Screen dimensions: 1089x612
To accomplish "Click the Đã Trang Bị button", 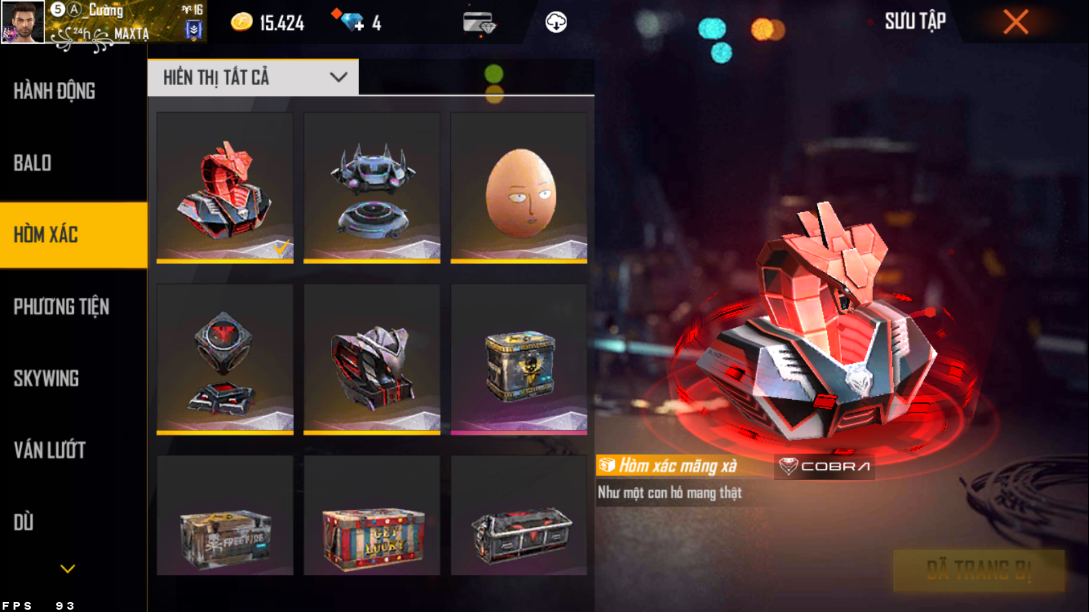I will 978,571.
